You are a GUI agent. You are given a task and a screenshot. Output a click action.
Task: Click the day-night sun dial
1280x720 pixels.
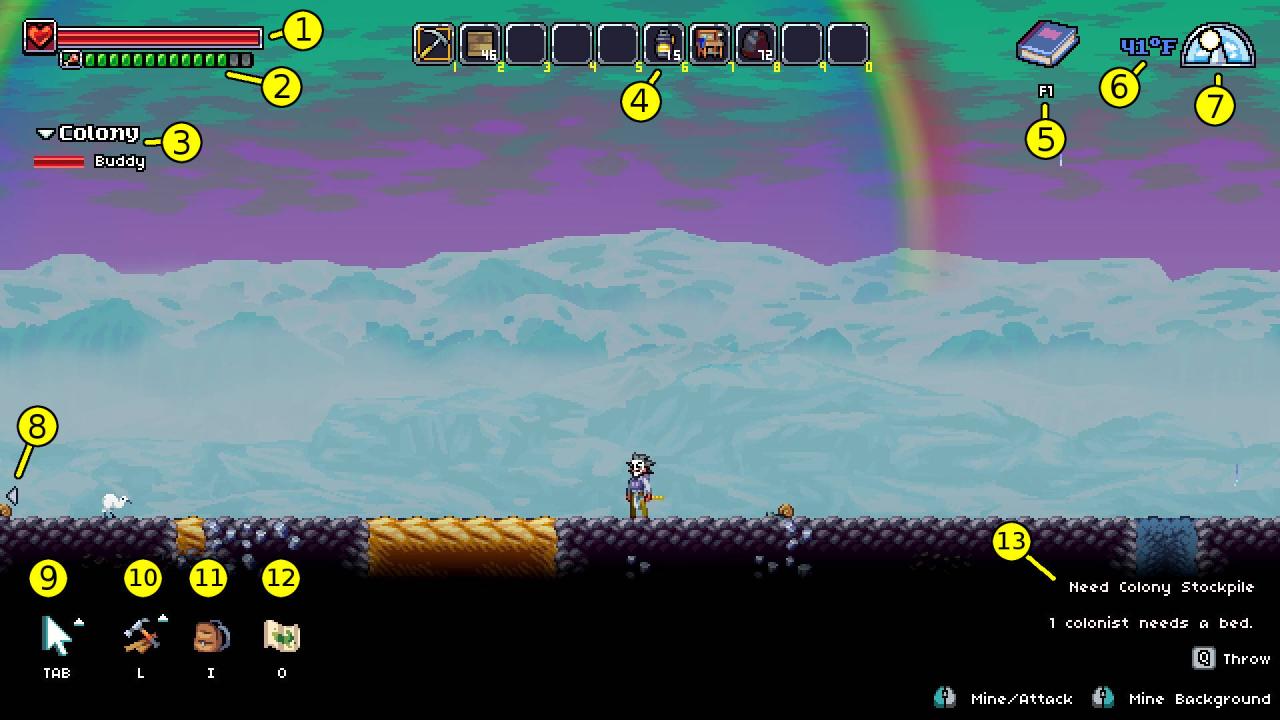pyautogui.click(x=1217, y=47)
